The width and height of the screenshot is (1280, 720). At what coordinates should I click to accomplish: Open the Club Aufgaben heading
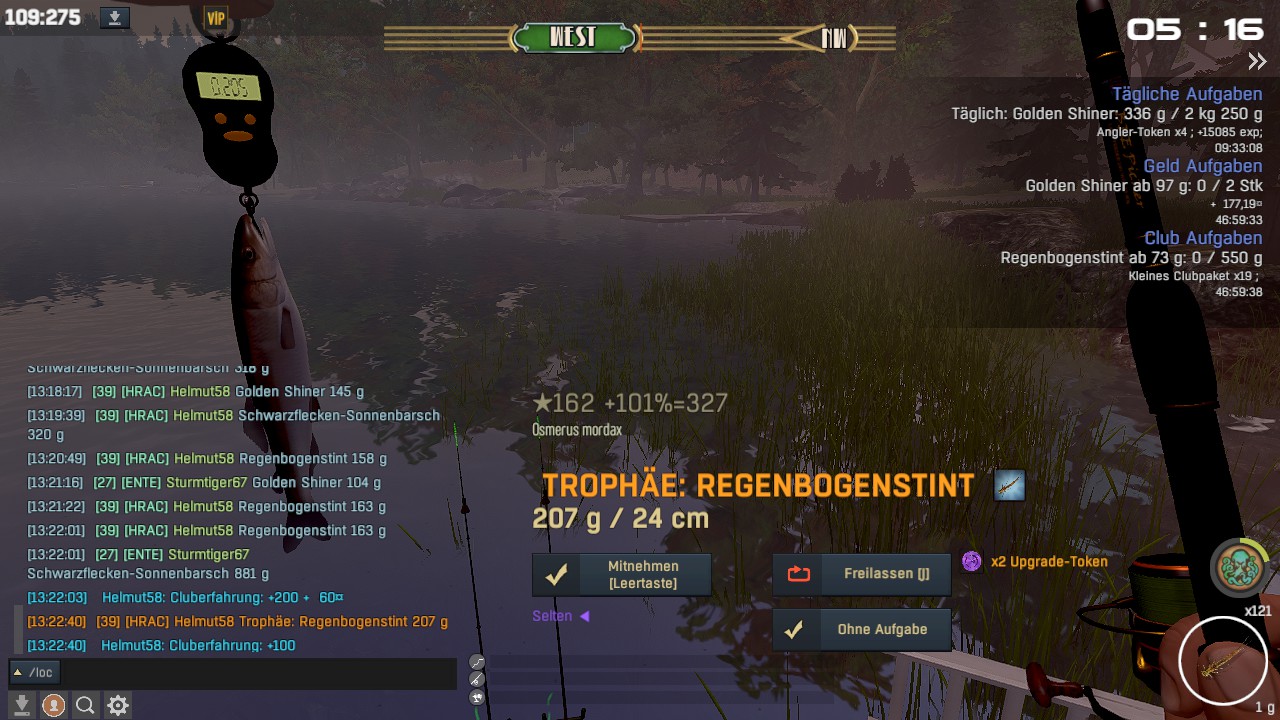[x=1202, y=238]
